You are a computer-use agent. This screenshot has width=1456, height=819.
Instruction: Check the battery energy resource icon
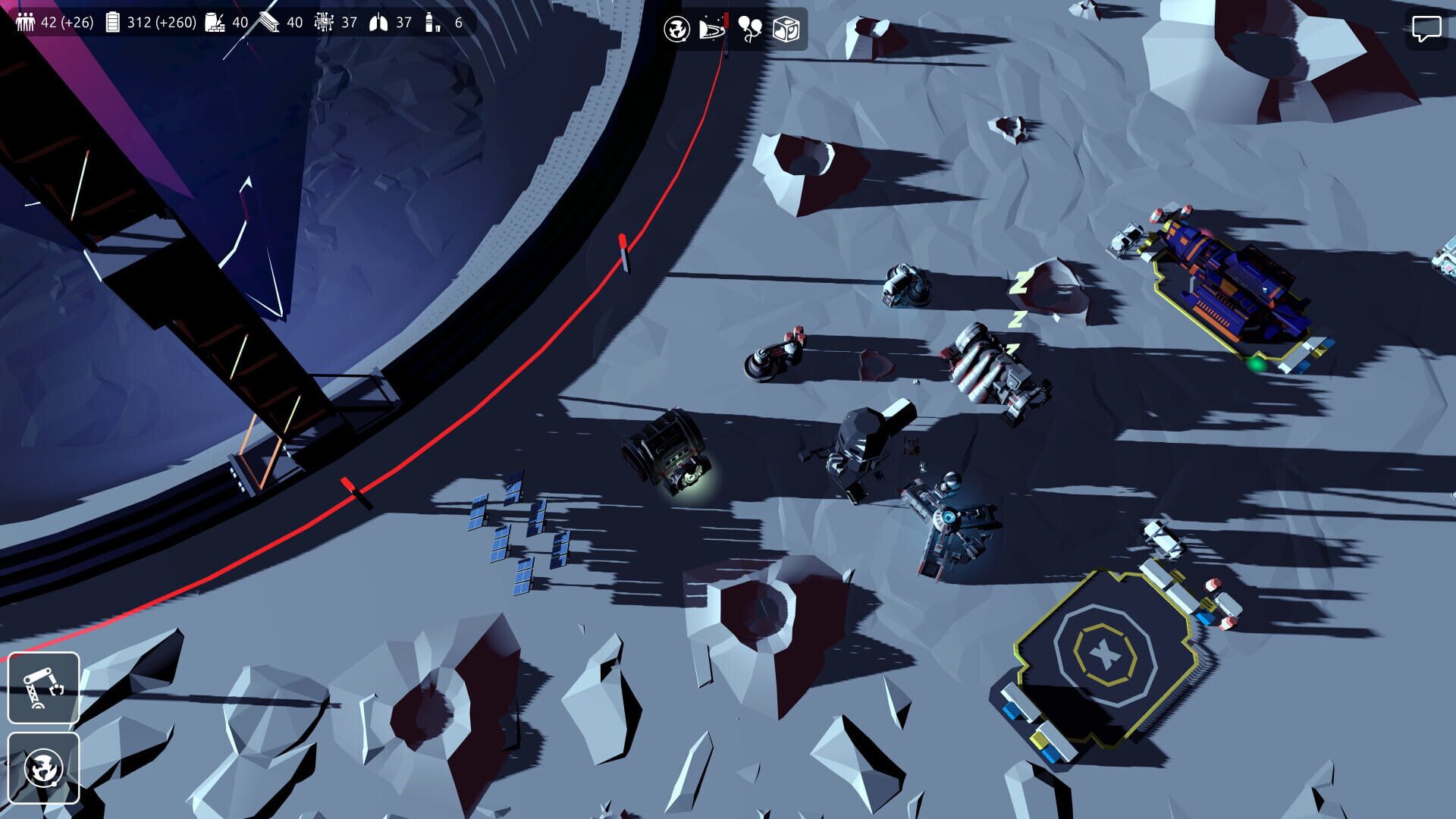point(112,21)
